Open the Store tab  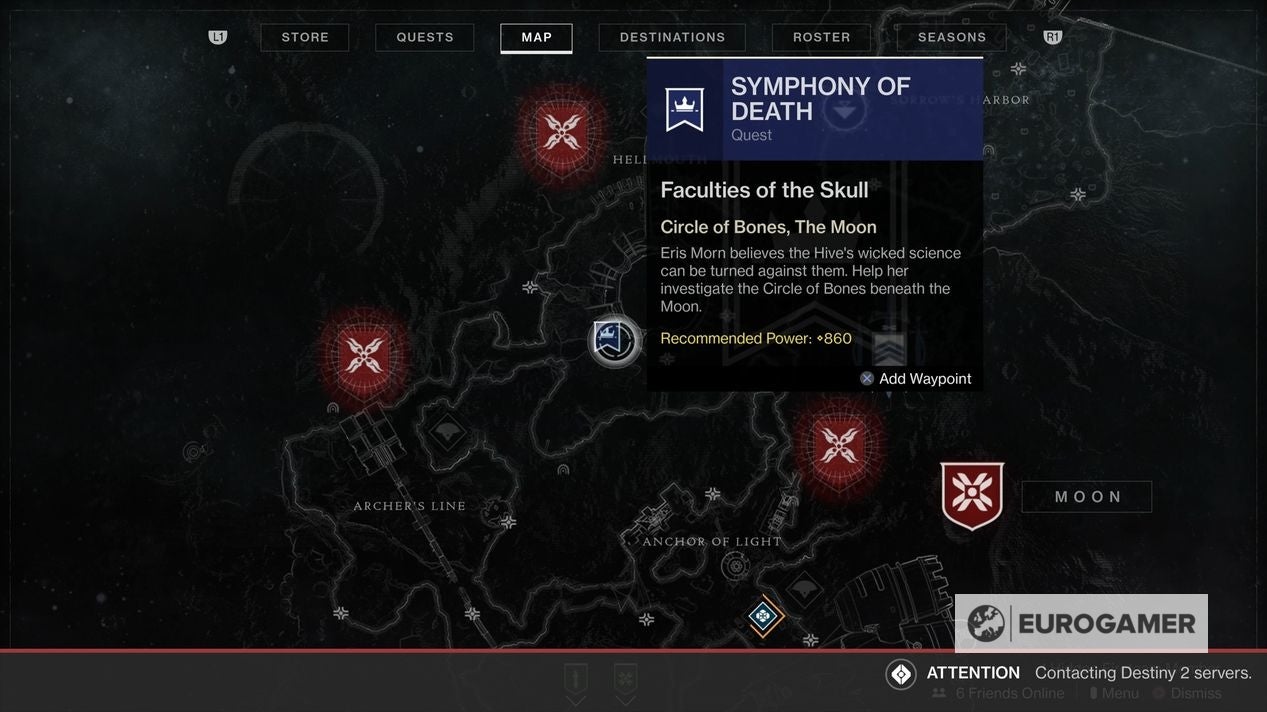(x=305, y=38)
